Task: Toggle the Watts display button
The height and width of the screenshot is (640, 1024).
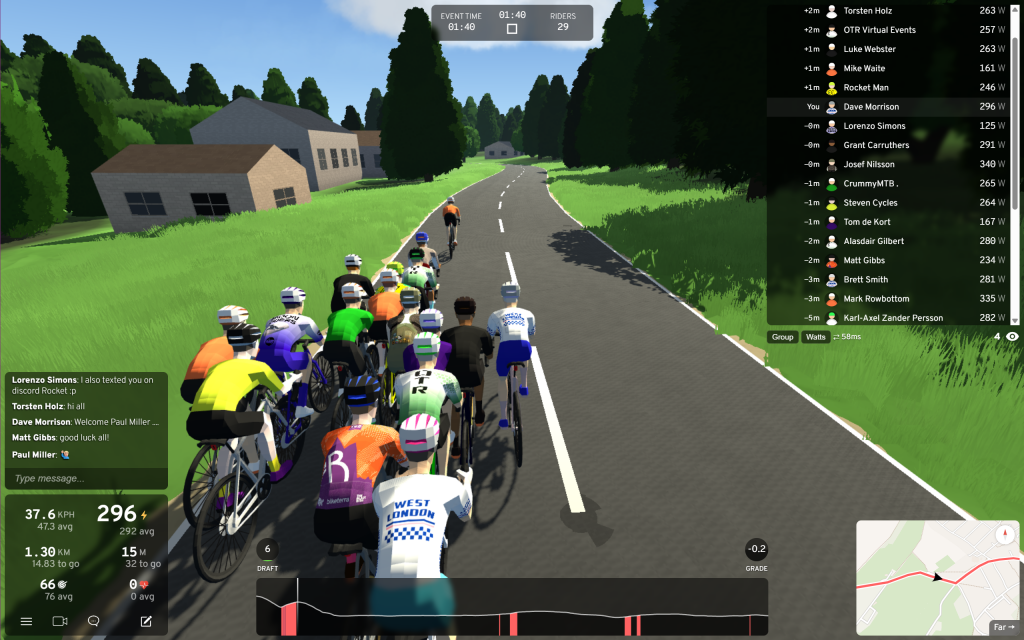Action: [x=816, y=337]
